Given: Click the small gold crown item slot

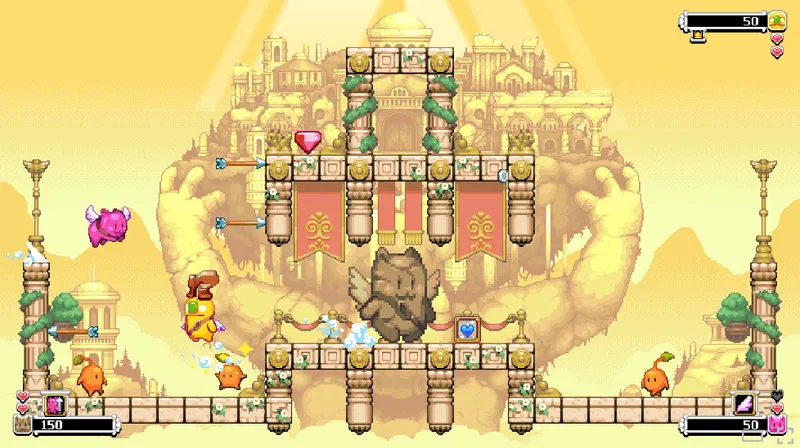Looking at the screenshot, I should pos(698,36).
